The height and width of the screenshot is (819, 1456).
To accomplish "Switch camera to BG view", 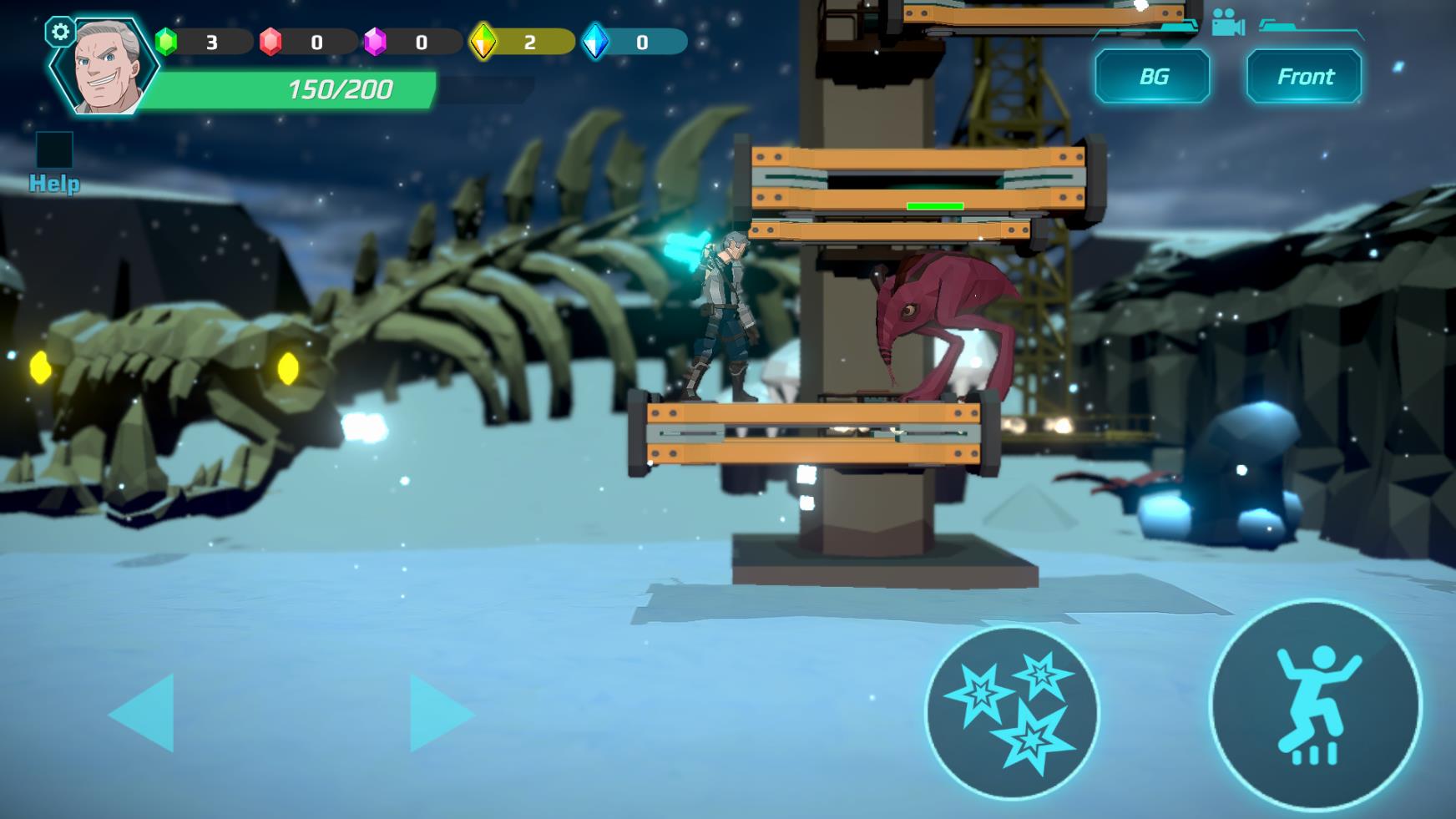I will (x=1152, y=77).
